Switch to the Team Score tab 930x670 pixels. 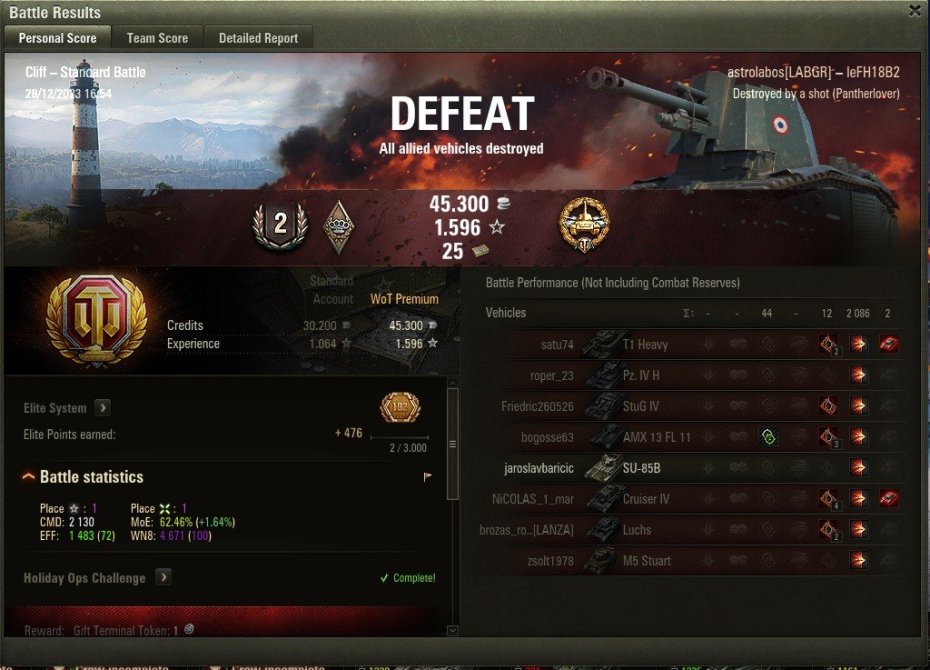[157, 38]
